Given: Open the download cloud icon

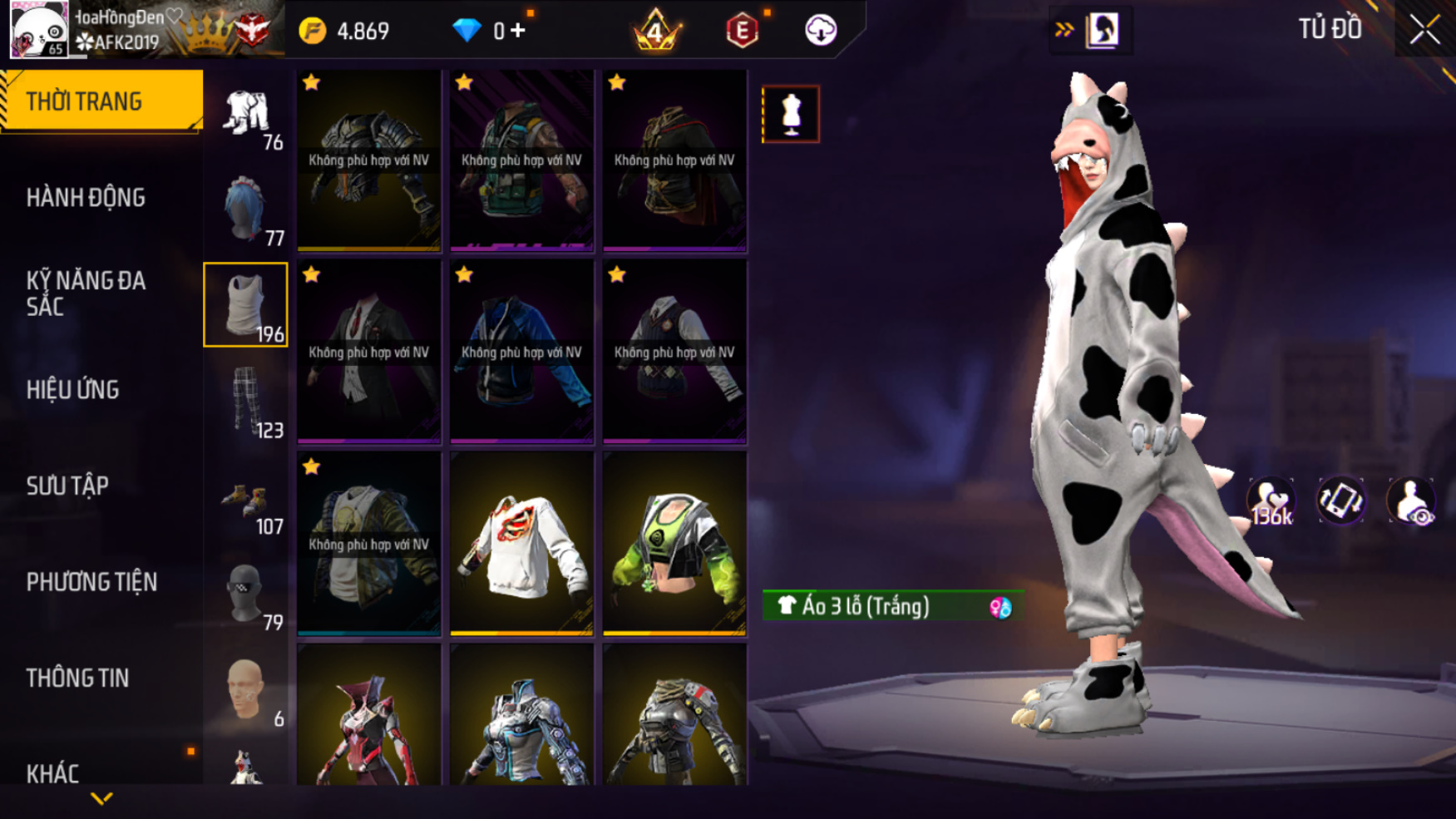Looking at the screenshot, I should tap(821, 31).
